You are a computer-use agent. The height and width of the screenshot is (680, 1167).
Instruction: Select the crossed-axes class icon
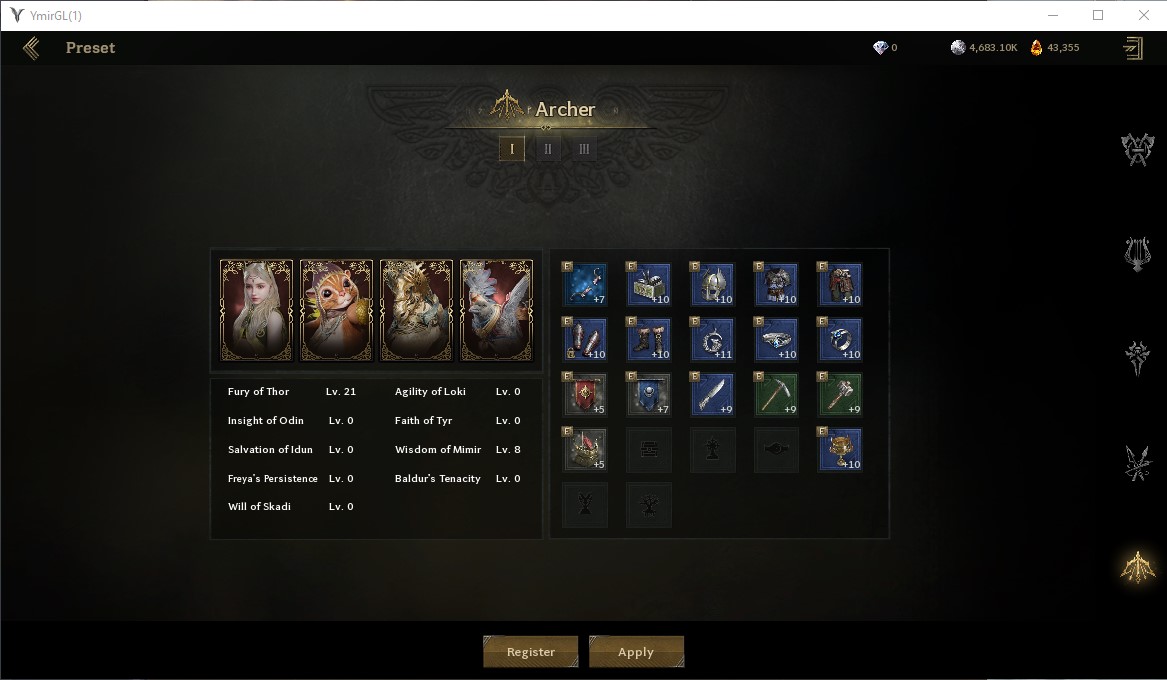coord(1137,150)
